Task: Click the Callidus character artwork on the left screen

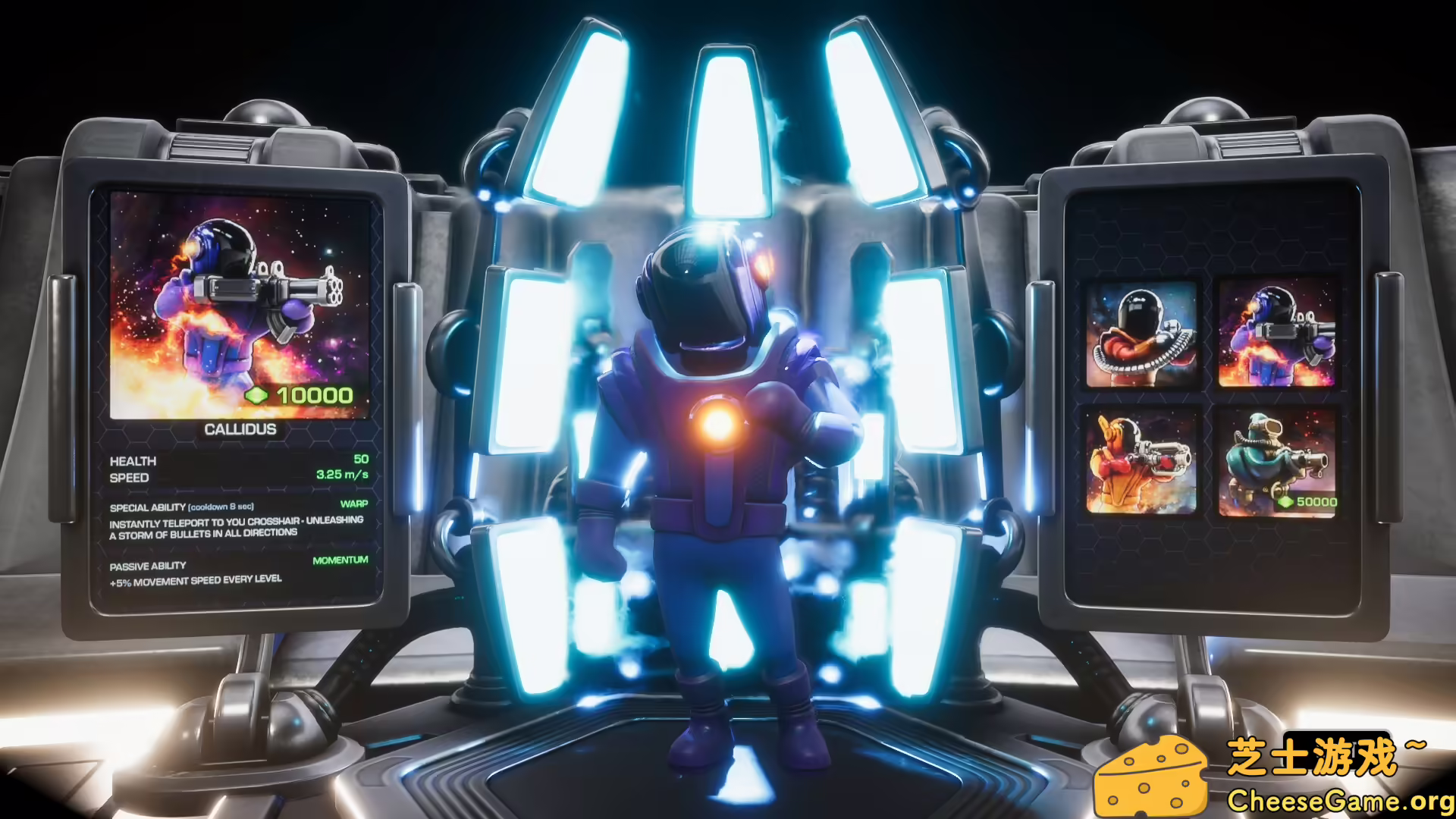Action: [x=239, y=303]
